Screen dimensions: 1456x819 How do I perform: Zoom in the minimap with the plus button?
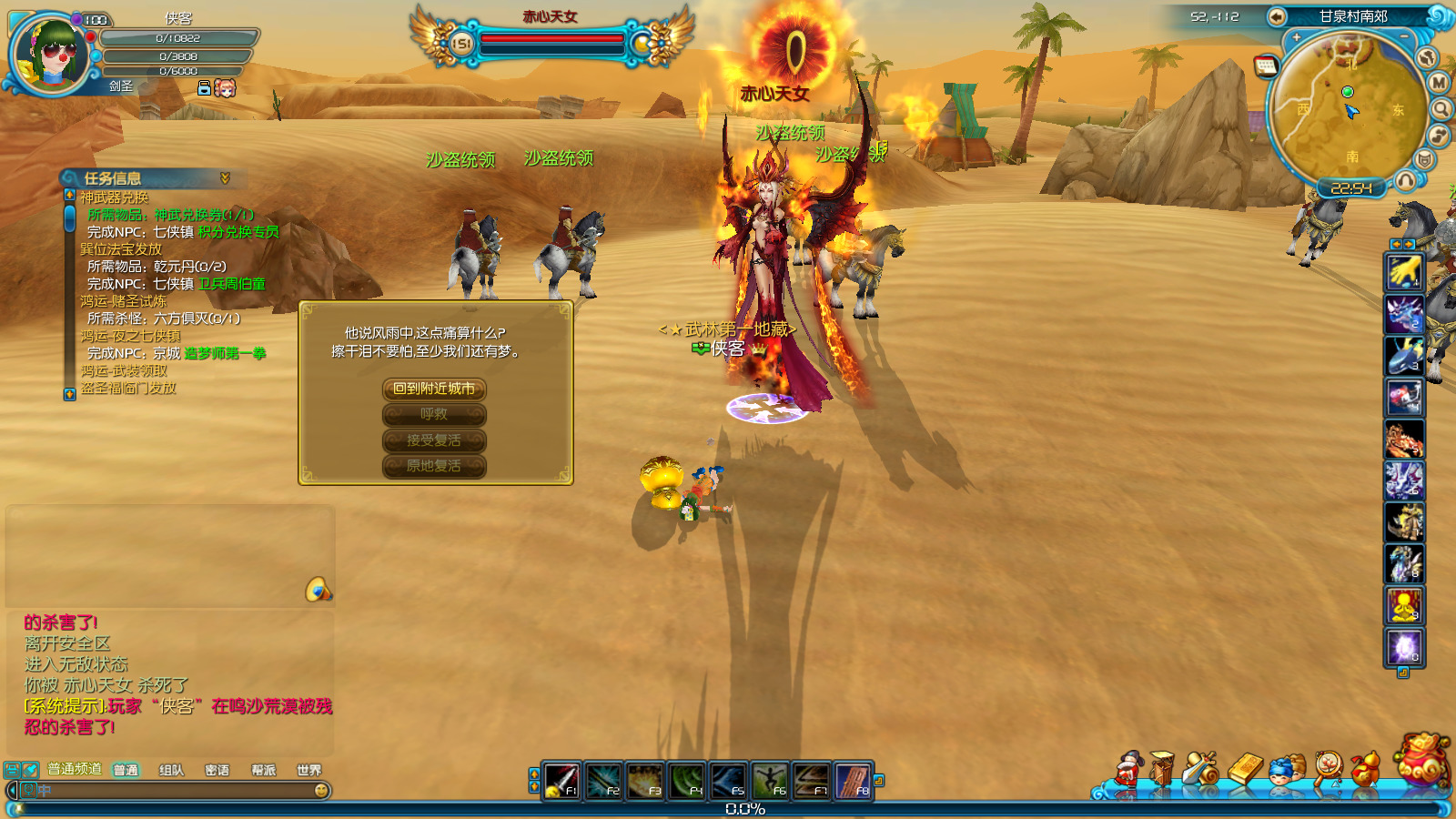tap(1296, 37)
